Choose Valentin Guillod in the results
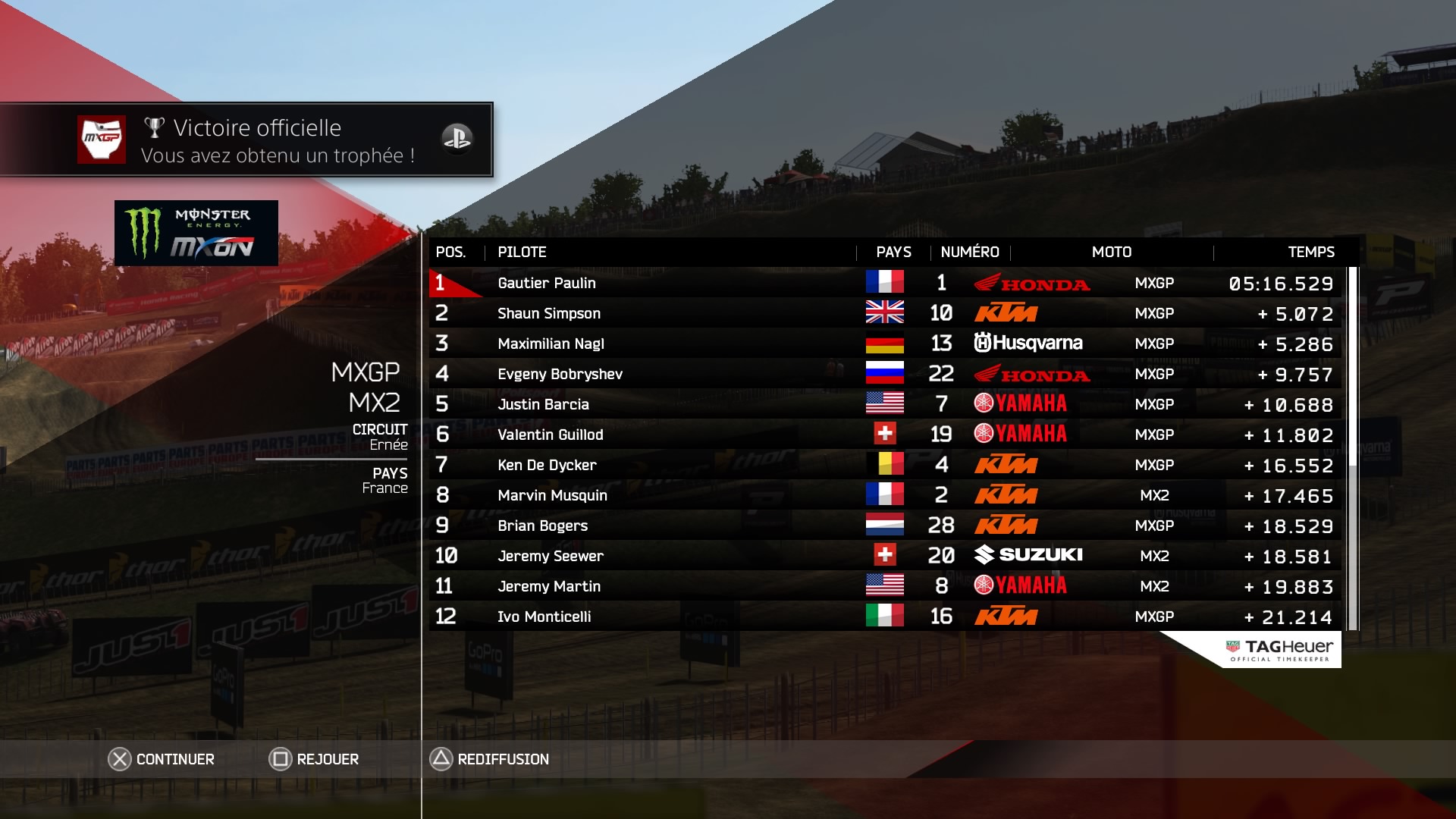 click(x=551, y=435)
